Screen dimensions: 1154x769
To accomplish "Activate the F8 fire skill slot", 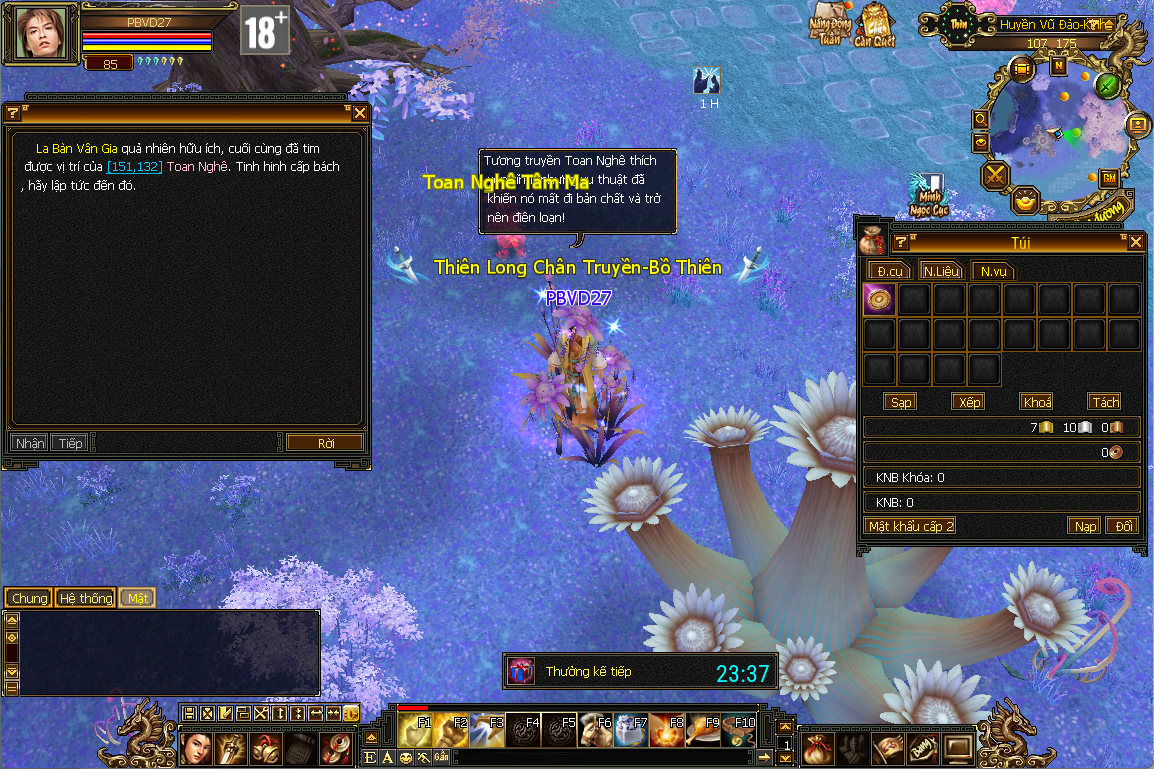I will tap(668, 731).
